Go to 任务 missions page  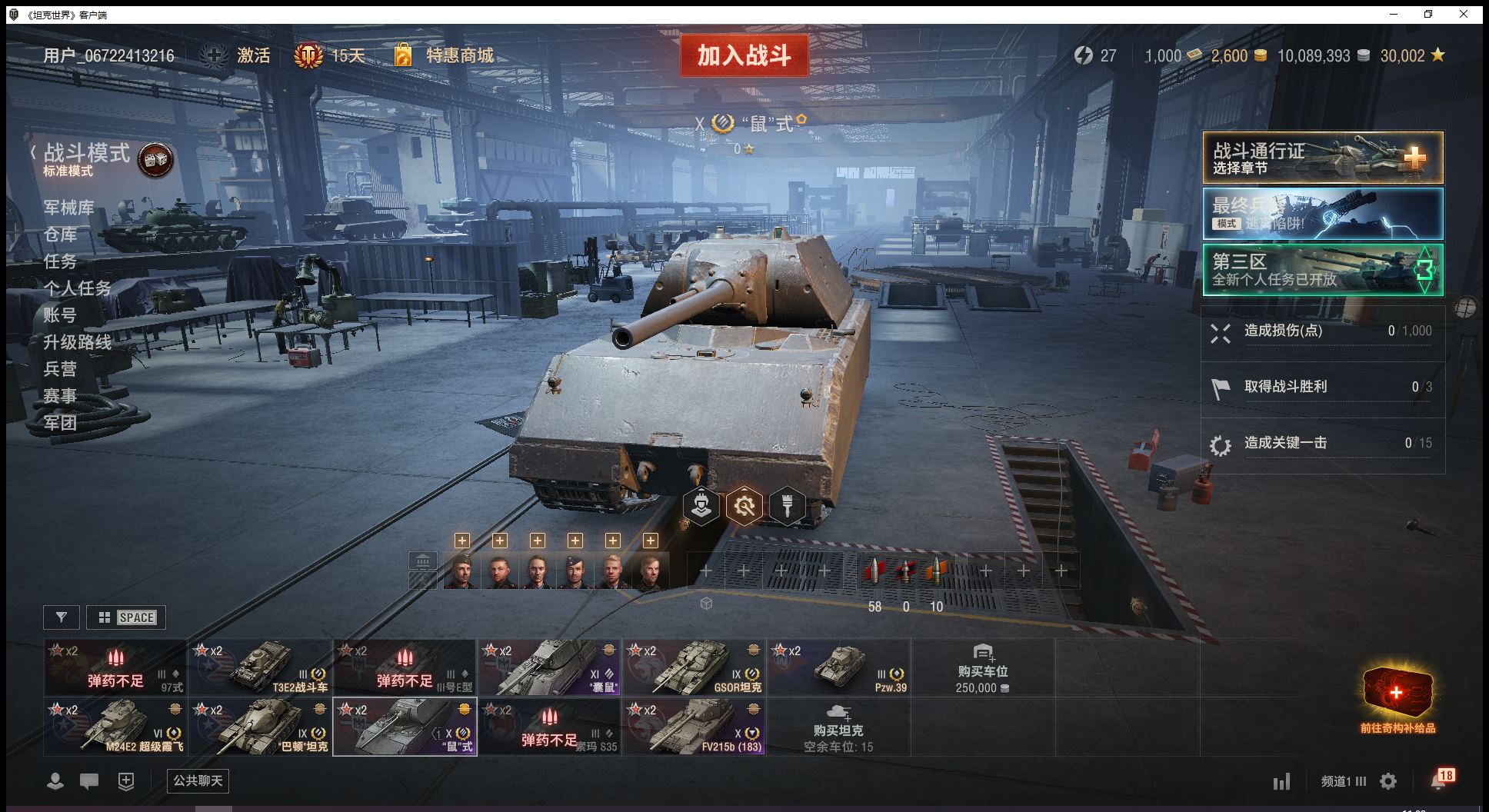(60, 261)
